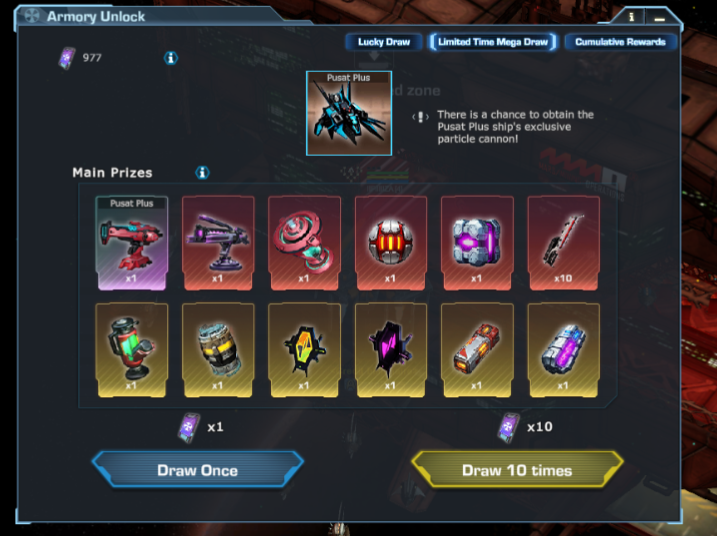Viewport: 717px width, 536px height.
Task: Open the Armory Unlock window info button
Action: [x=632, y=17]
